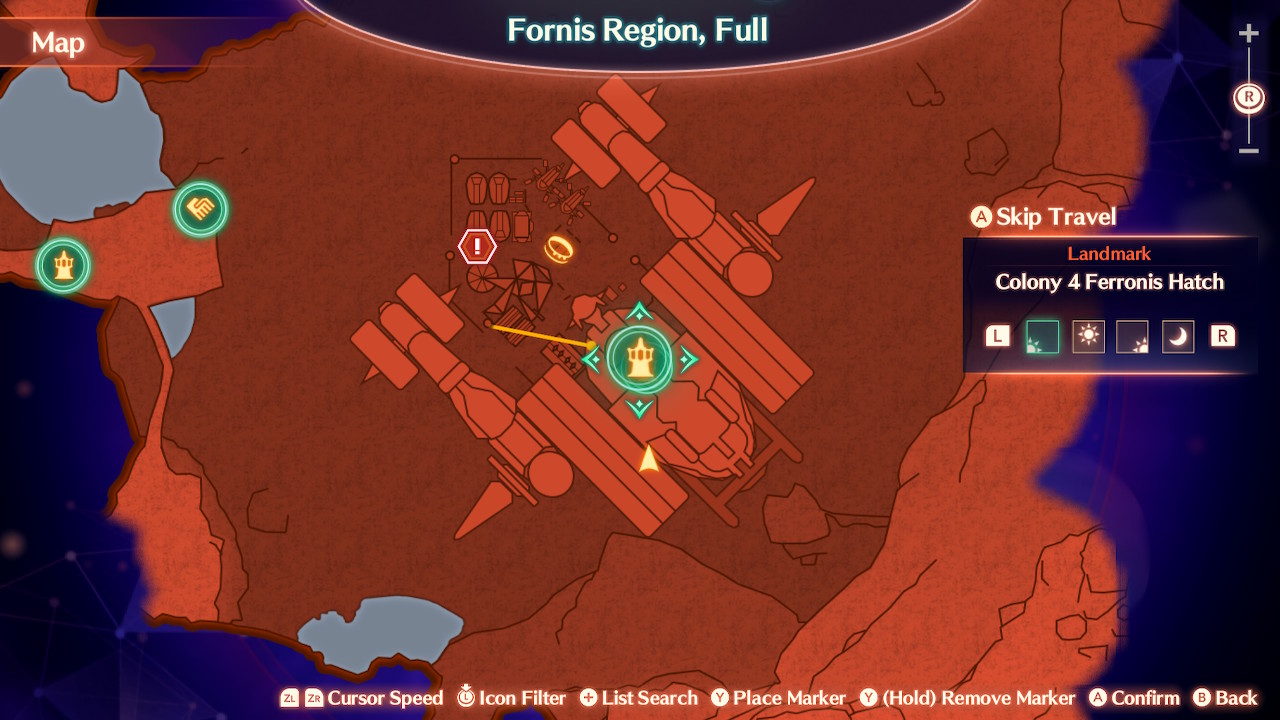Enable the night moon time option

coord(1177,336)
